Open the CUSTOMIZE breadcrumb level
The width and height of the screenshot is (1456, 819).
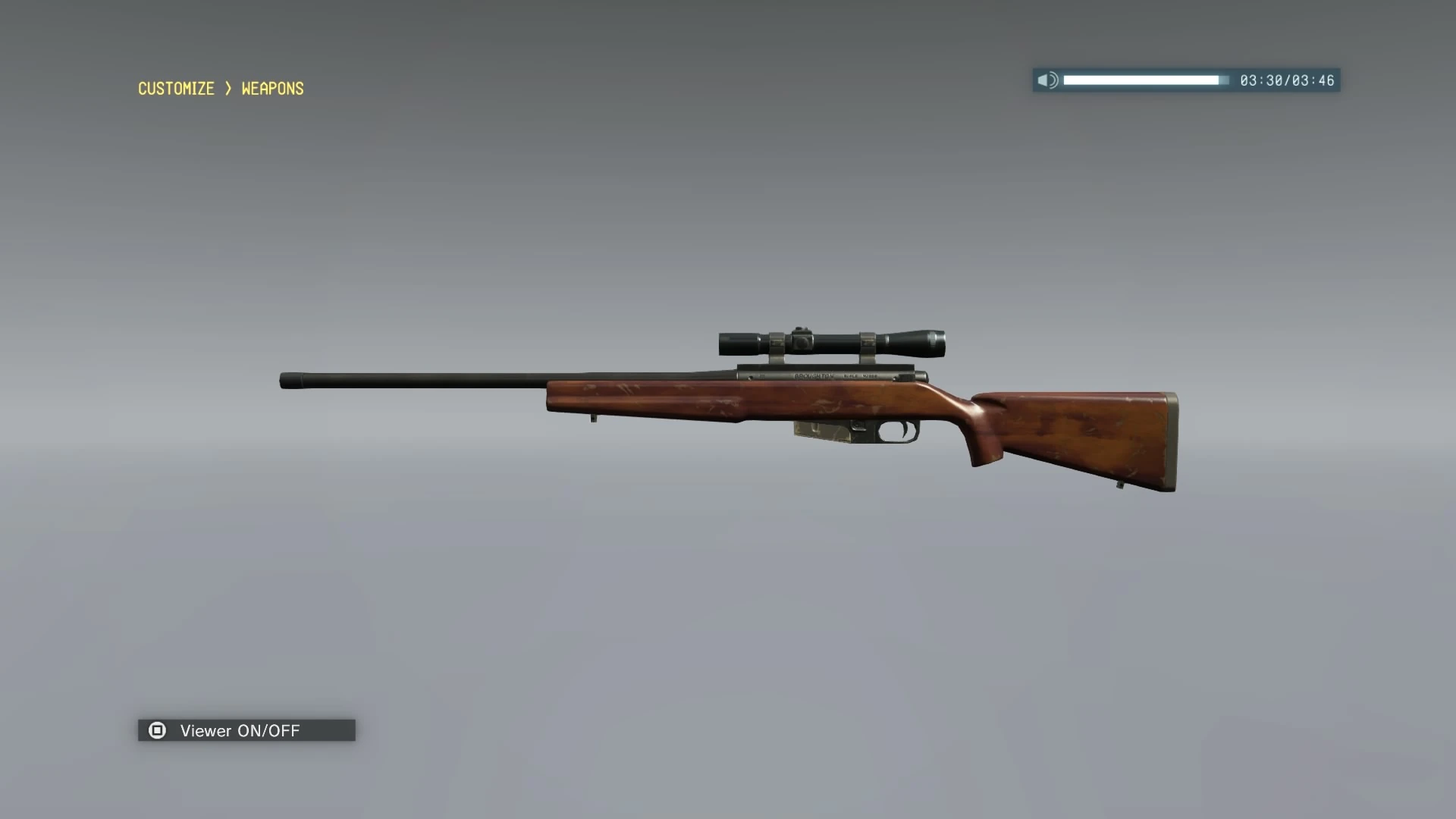point(175,89)
